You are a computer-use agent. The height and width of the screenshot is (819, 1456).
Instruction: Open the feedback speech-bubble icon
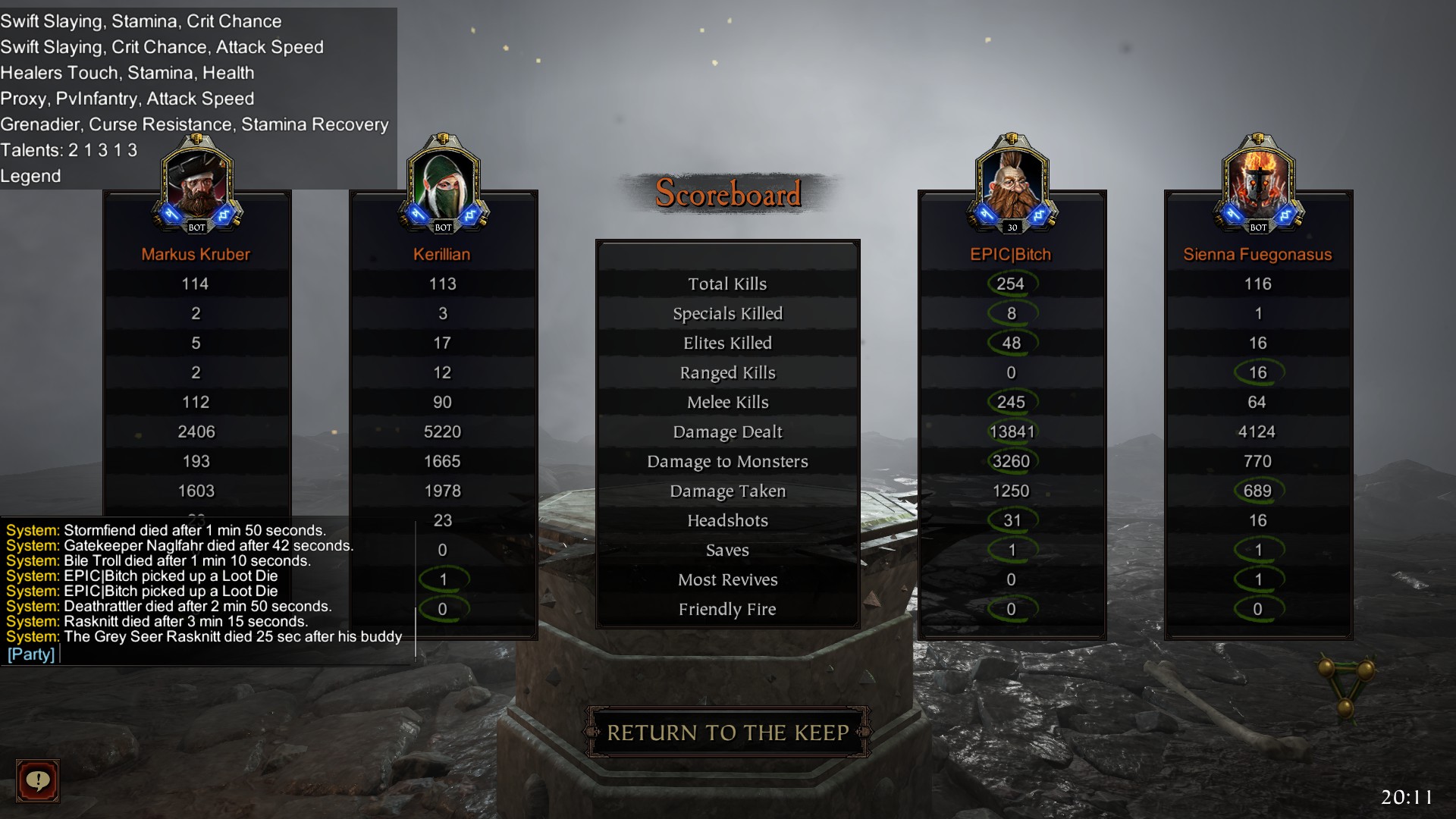(x=38, y=780)
